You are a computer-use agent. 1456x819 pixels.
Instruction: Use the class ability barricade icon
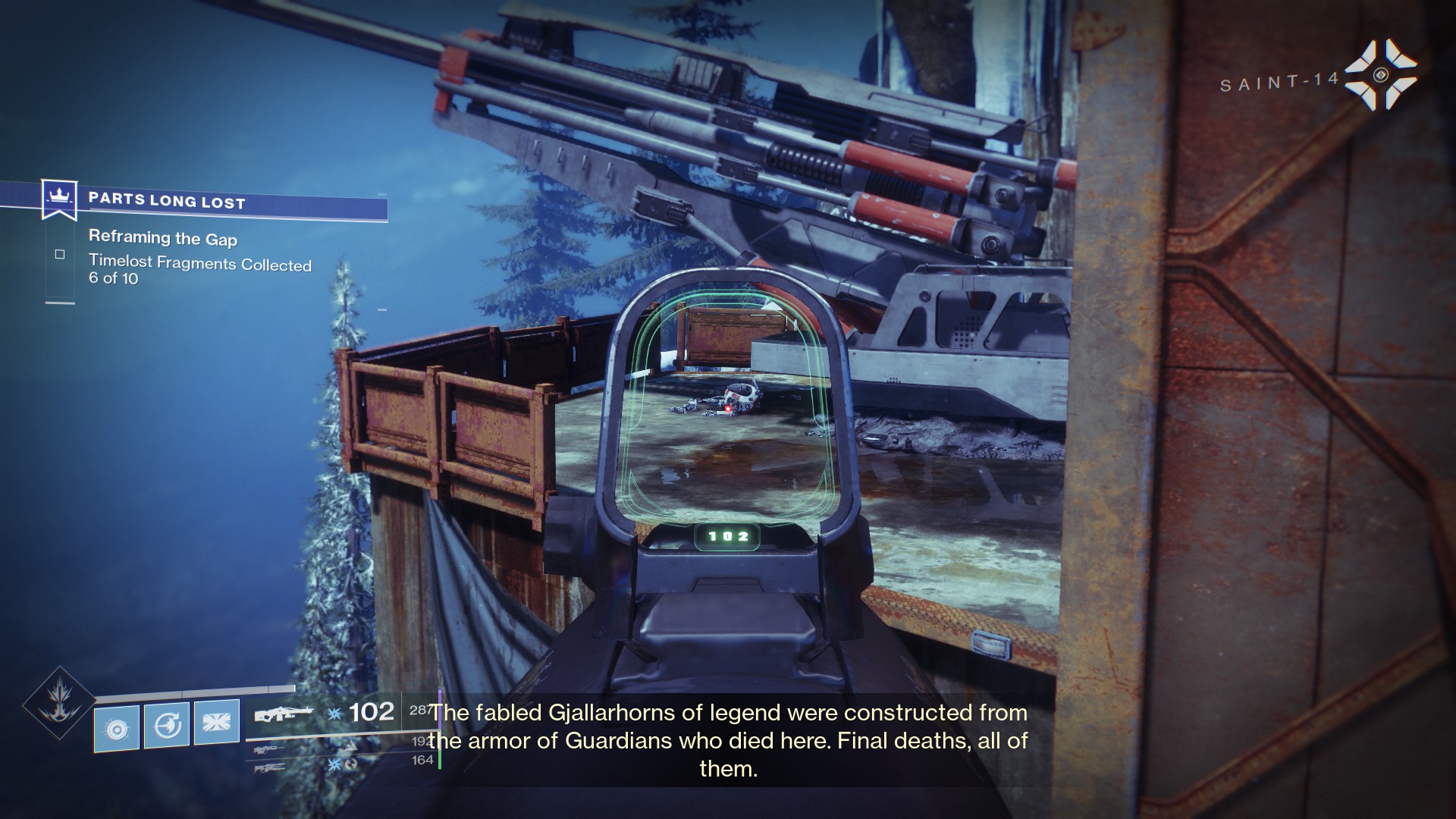point(217,722)
